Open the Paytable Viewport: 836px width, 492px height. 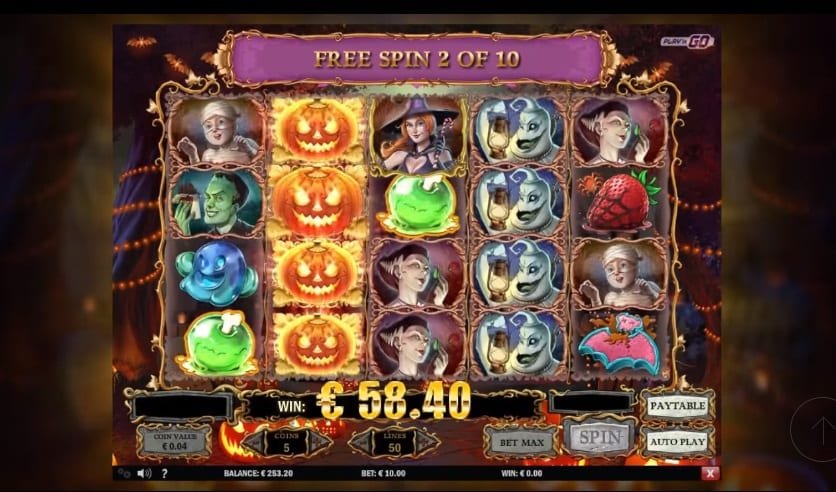click(x=677, y=405)
